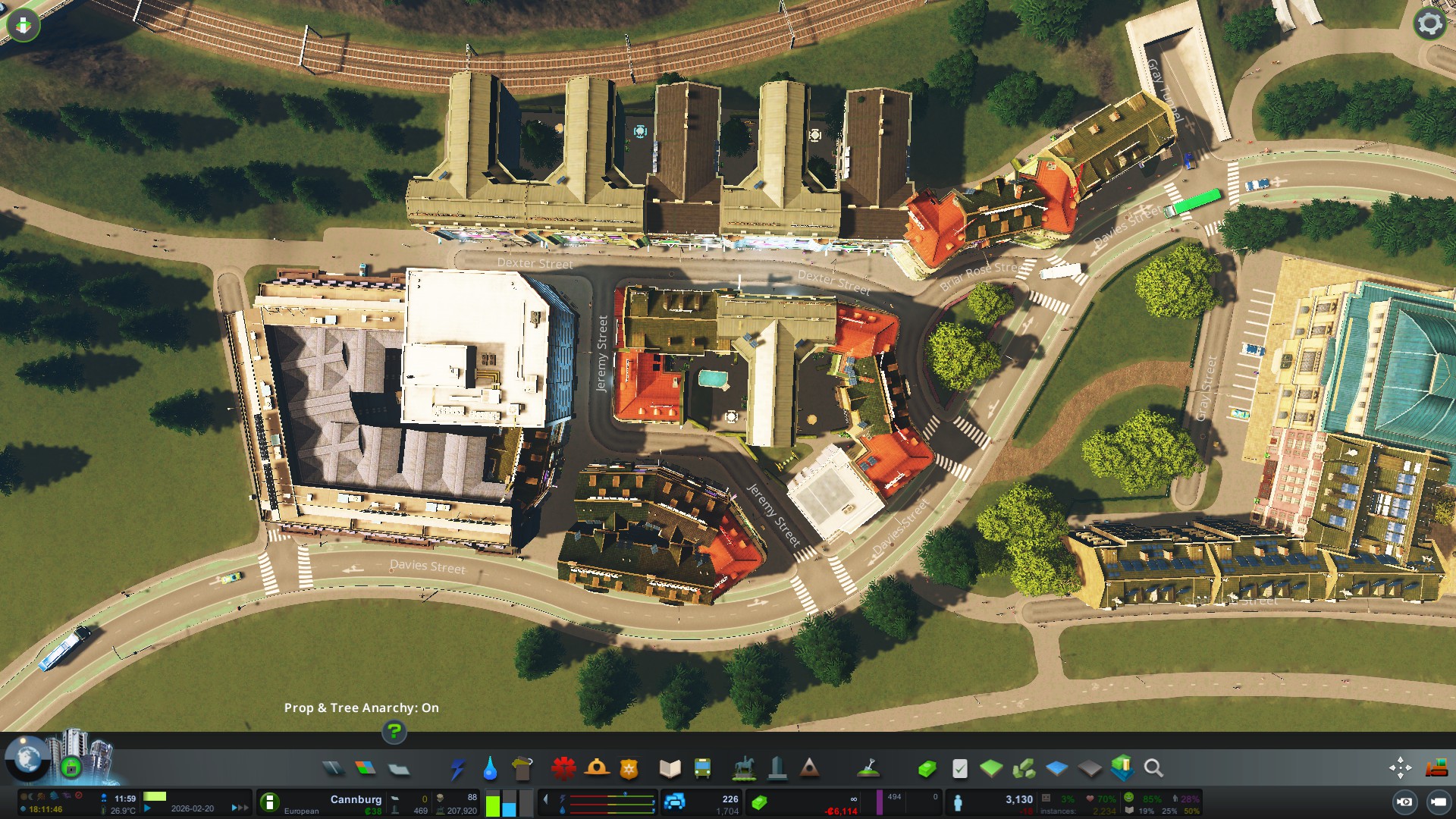1456x819 pixels.
Task: Open the Healthcare red cross menu
Action: tap(563, 769)
